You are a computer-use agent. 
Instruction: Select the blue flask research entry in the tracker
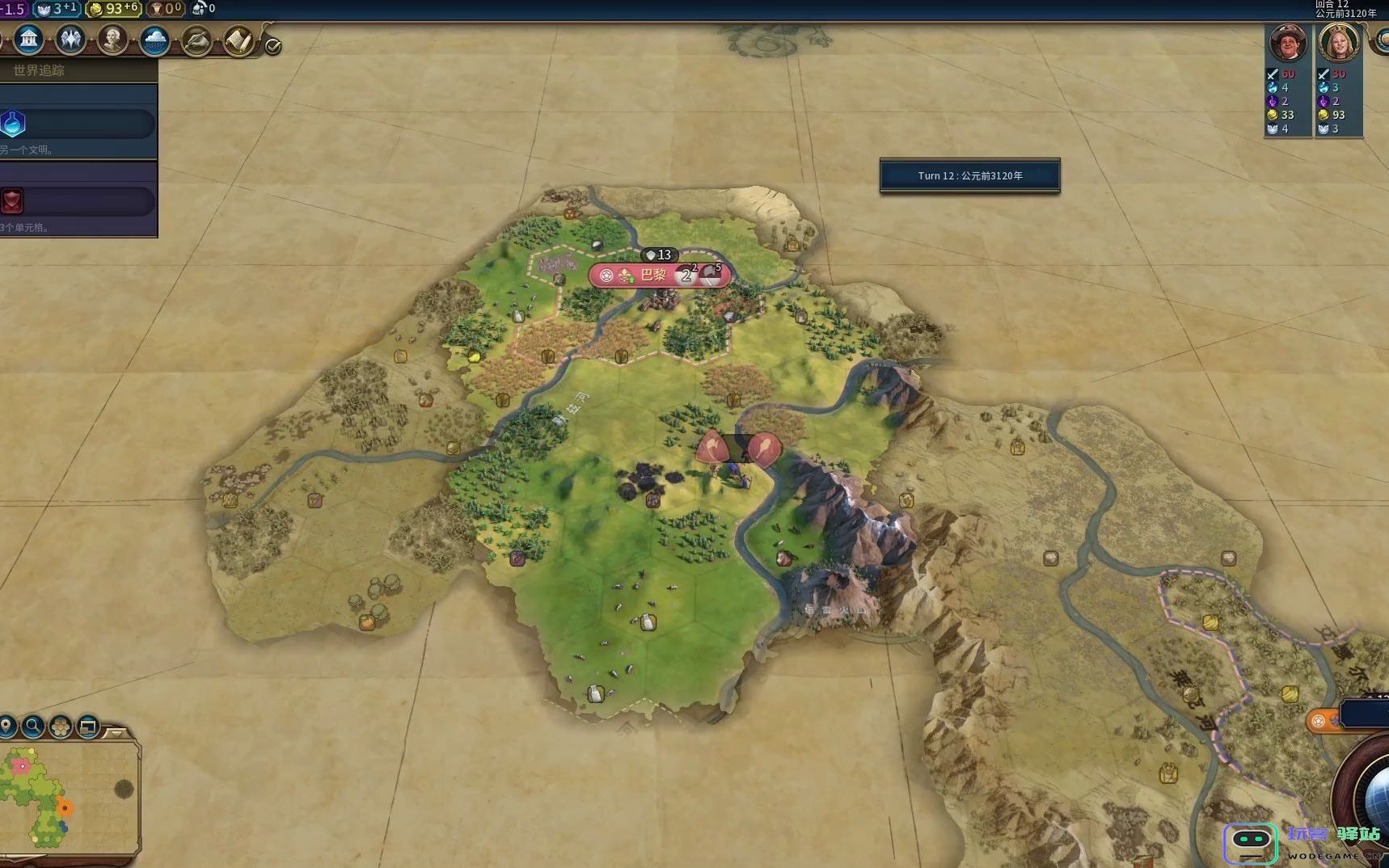point(77,124)
